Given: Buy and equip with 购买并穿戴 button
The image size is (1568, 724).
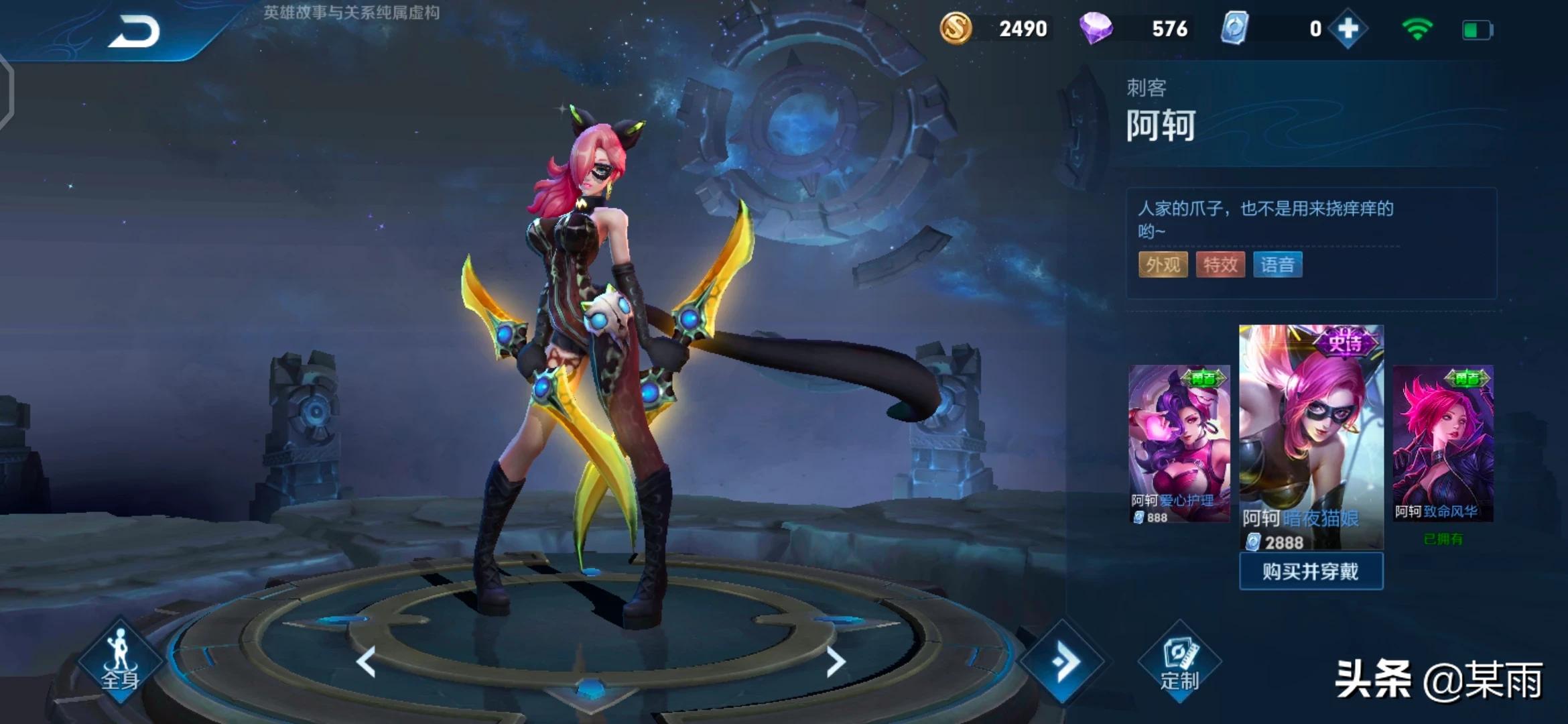Looking at the screenshot, I should (x=1311, y=571).
